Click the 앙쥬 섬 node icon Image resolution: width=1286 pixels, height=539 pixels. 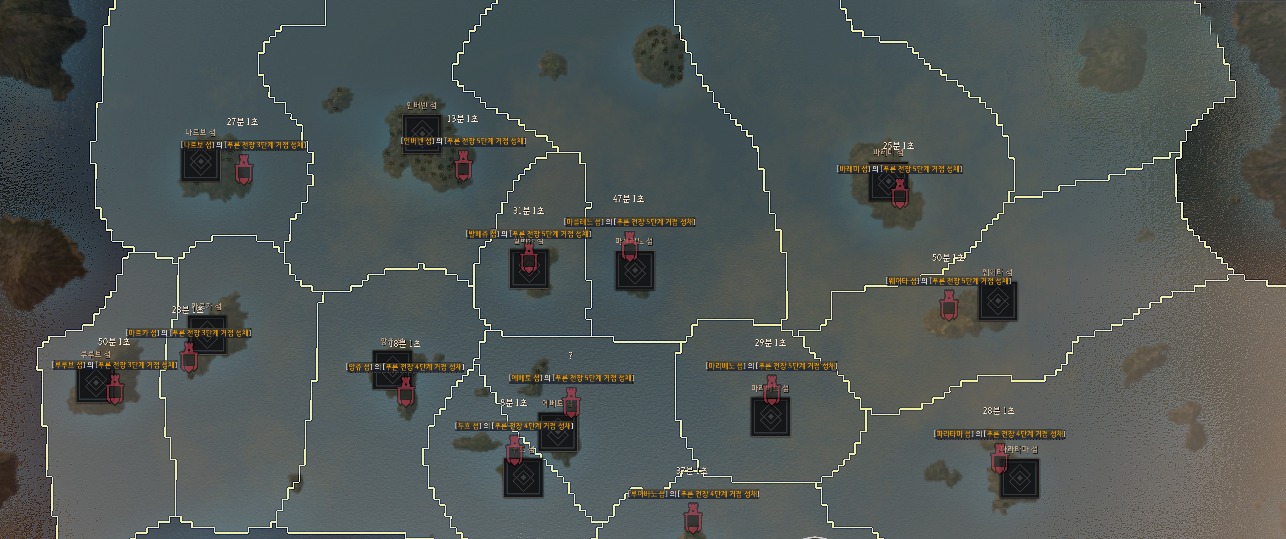point(390,367)
